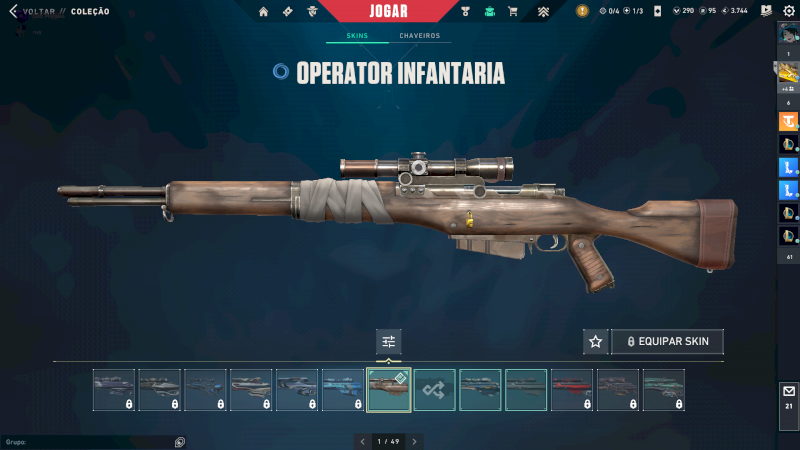The image size is (800, 450).
Task: Select the random shuffle skin tile
Action: (x=435, y=390)
